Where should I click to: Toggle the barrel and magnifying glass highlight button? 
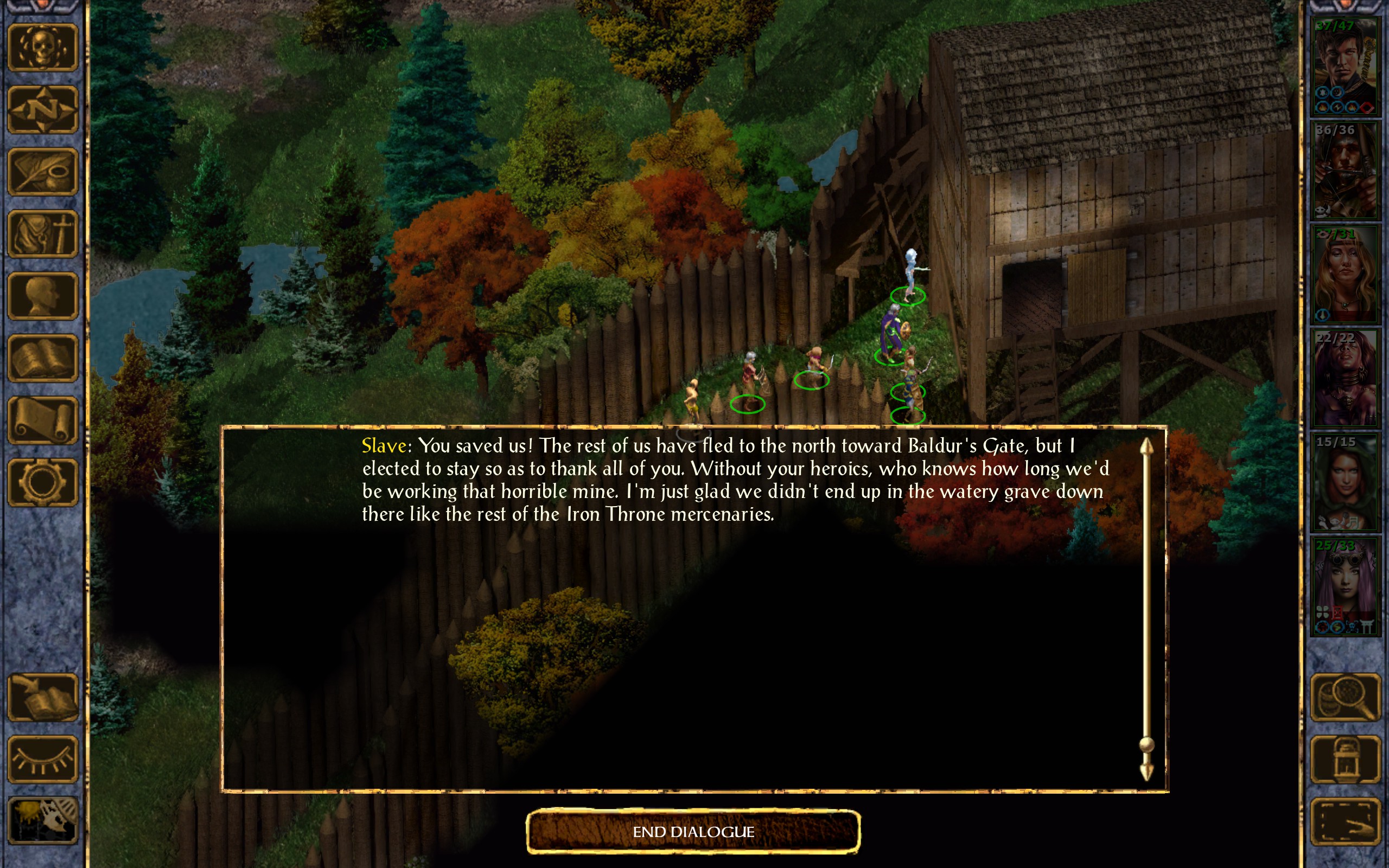1345,697
